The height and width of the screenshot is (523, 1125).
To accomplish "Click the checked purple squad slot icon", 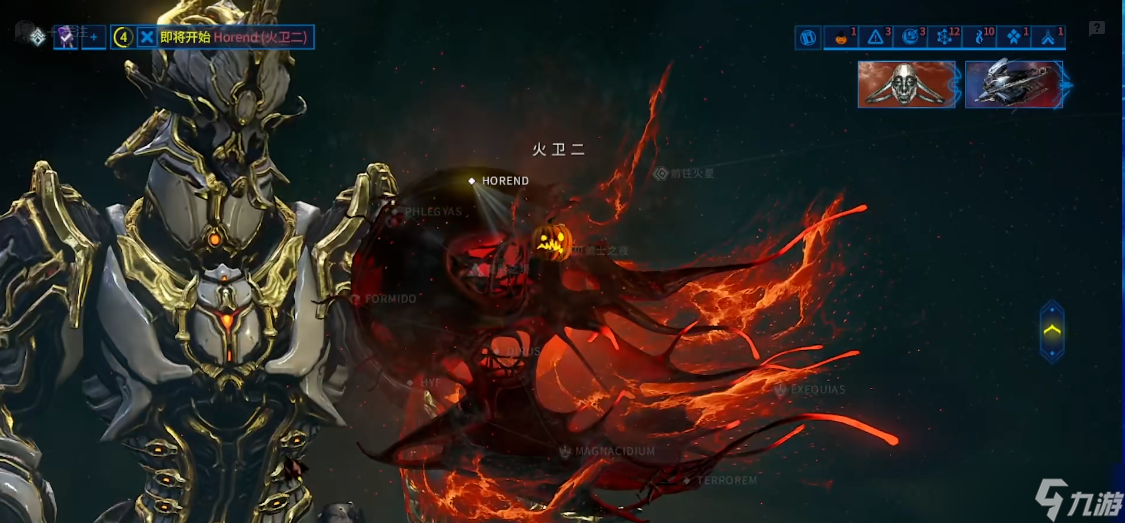I will 66,37.
